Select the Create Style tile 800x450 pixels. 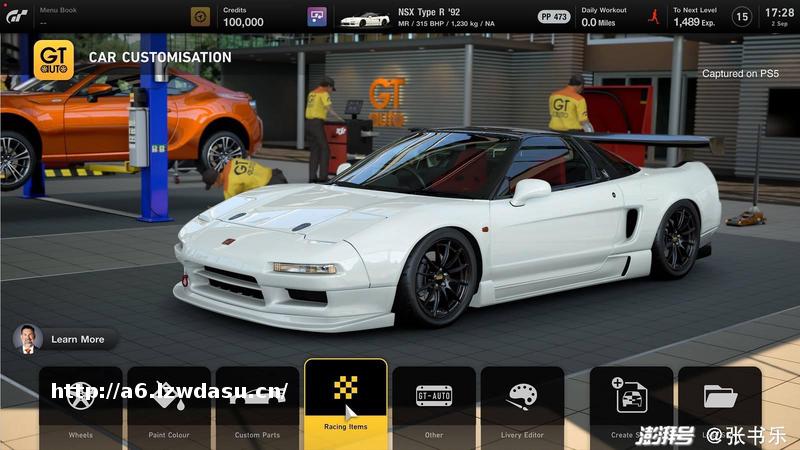pos(631,405)
